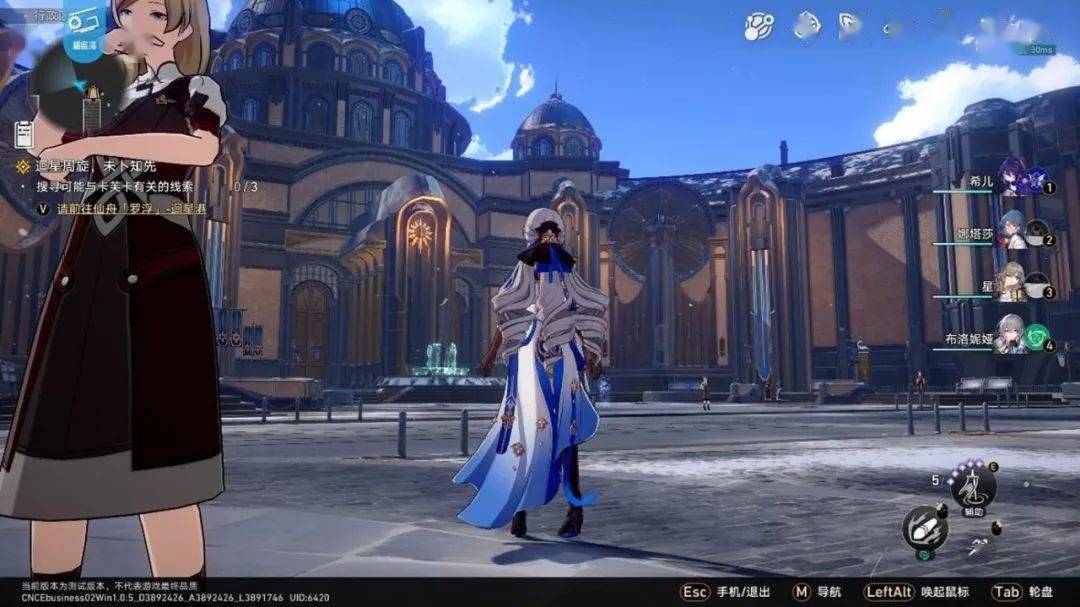
Task: Click the small running sprint icon
Action: pyautogui.click(x=977, y=547)
